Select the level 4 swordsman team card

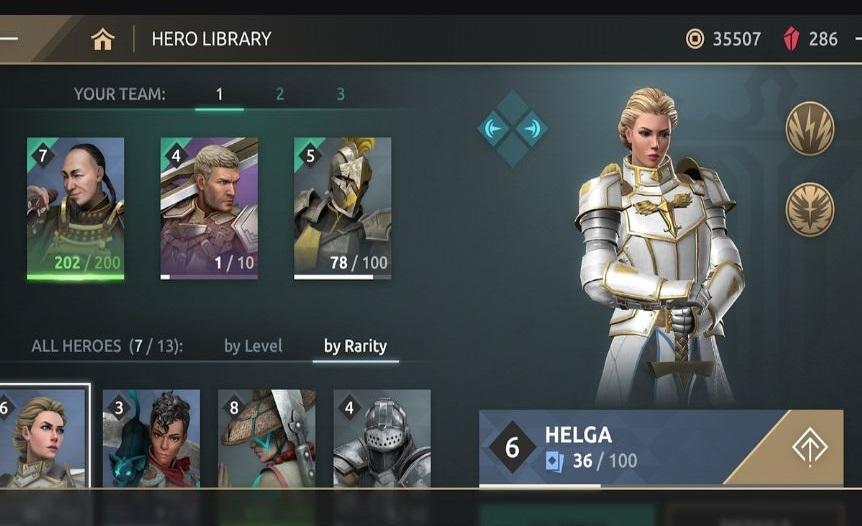(209, 208)
